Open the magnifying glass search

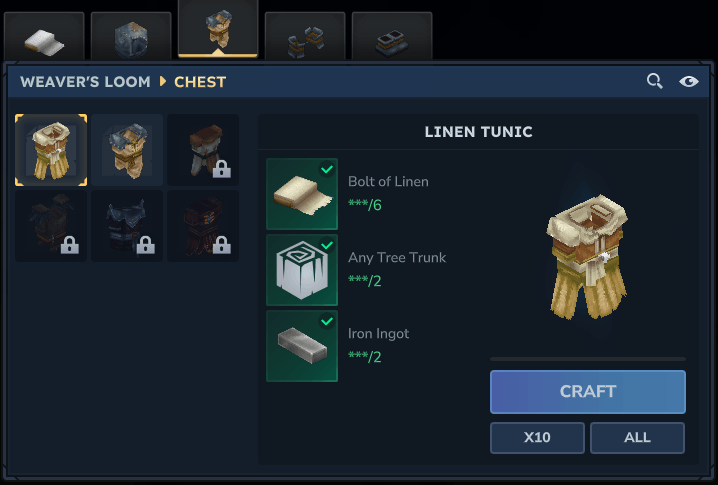click(x=655, y=81)
